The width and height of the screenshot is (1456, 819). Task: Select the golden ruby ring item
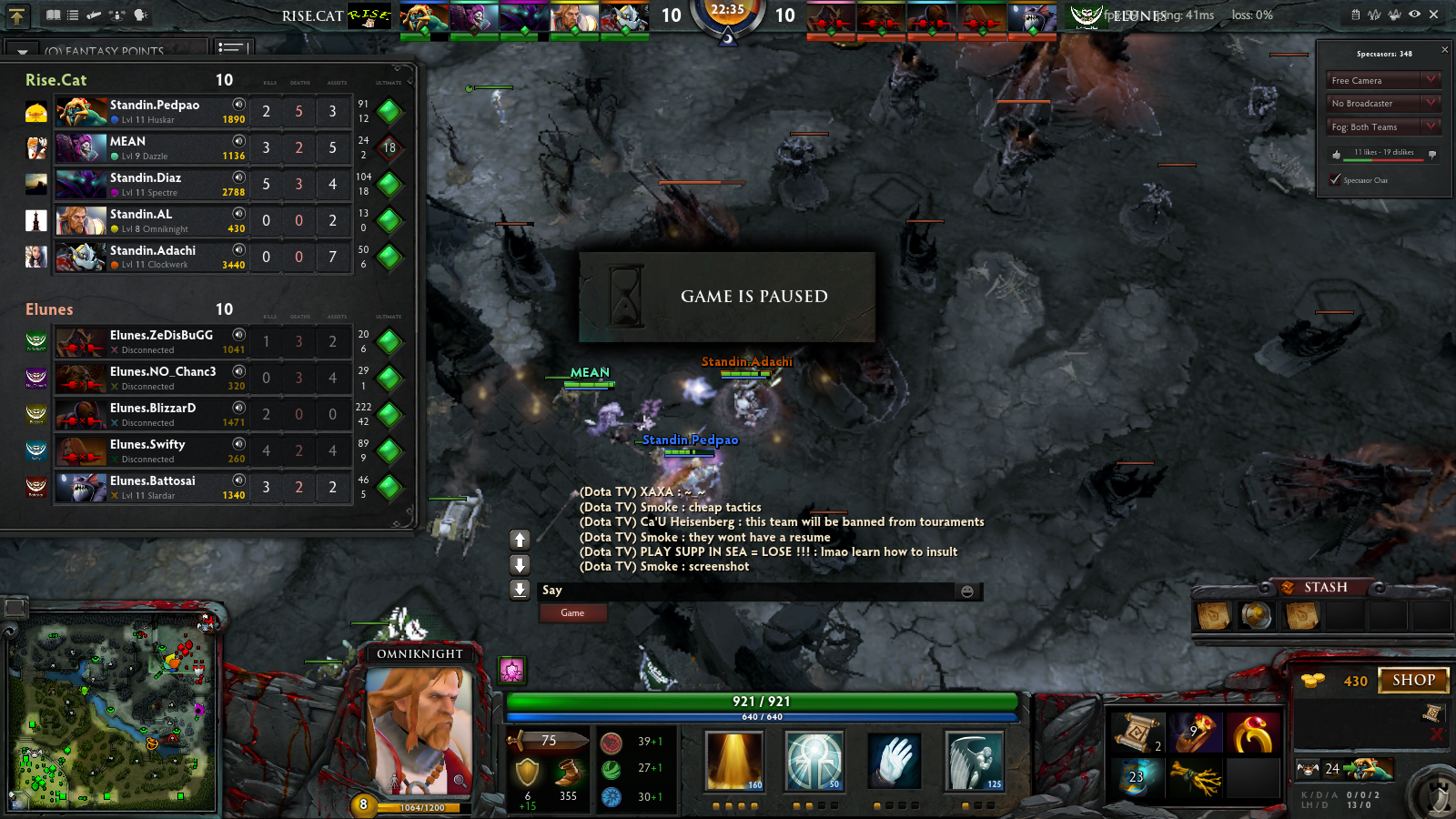(1253, 733)
